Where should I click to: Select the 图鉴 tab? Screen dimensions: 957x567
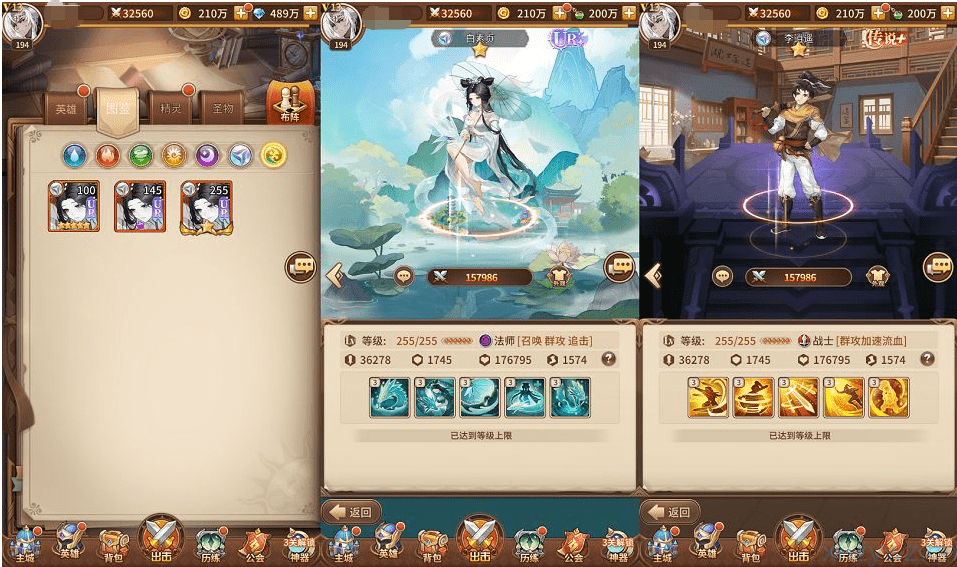117,108
